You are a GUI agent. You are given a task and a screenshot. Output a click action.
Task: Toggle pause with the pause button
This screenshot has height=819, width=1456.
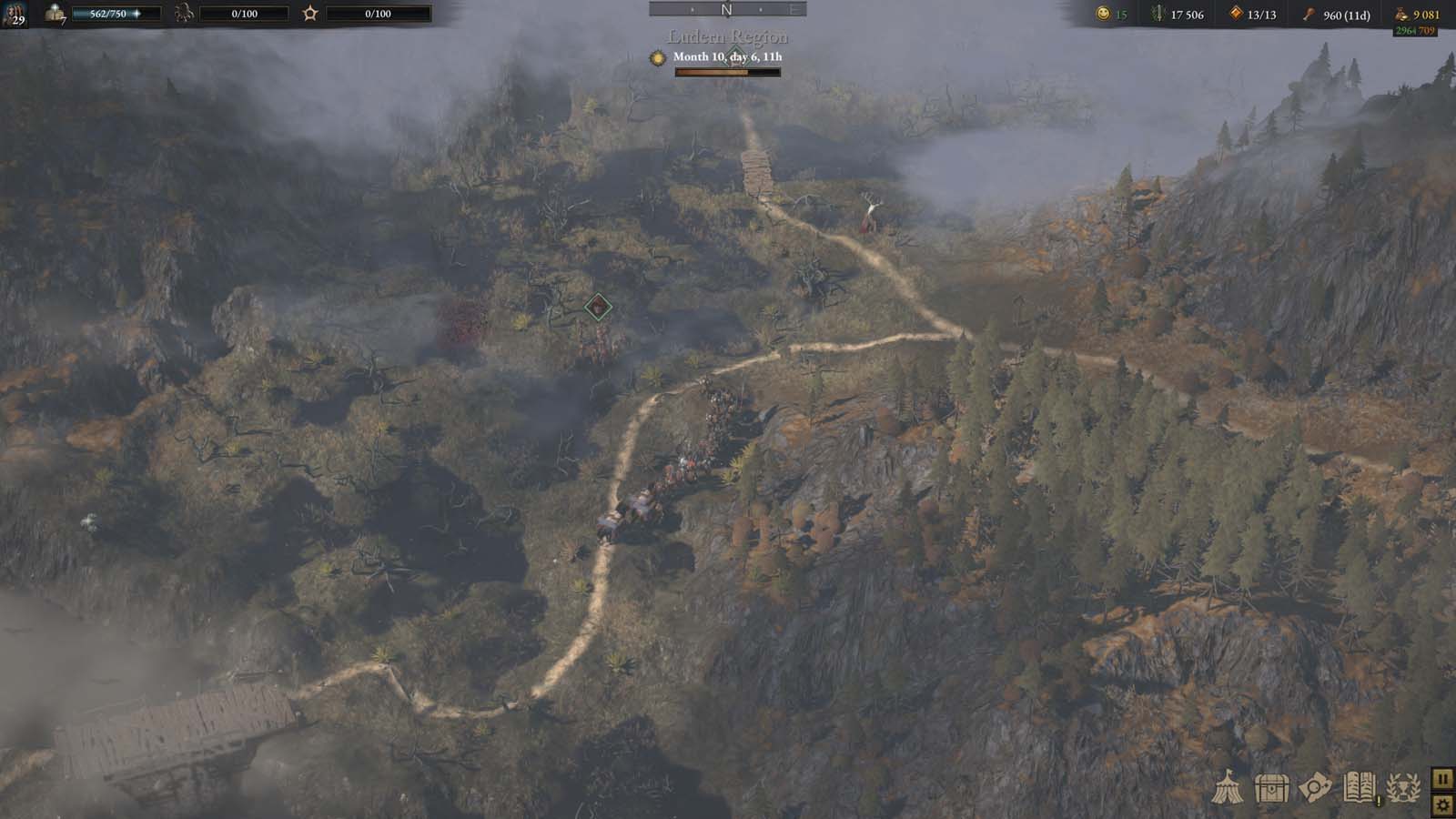pyautogui.click(x=1443, y=778)
